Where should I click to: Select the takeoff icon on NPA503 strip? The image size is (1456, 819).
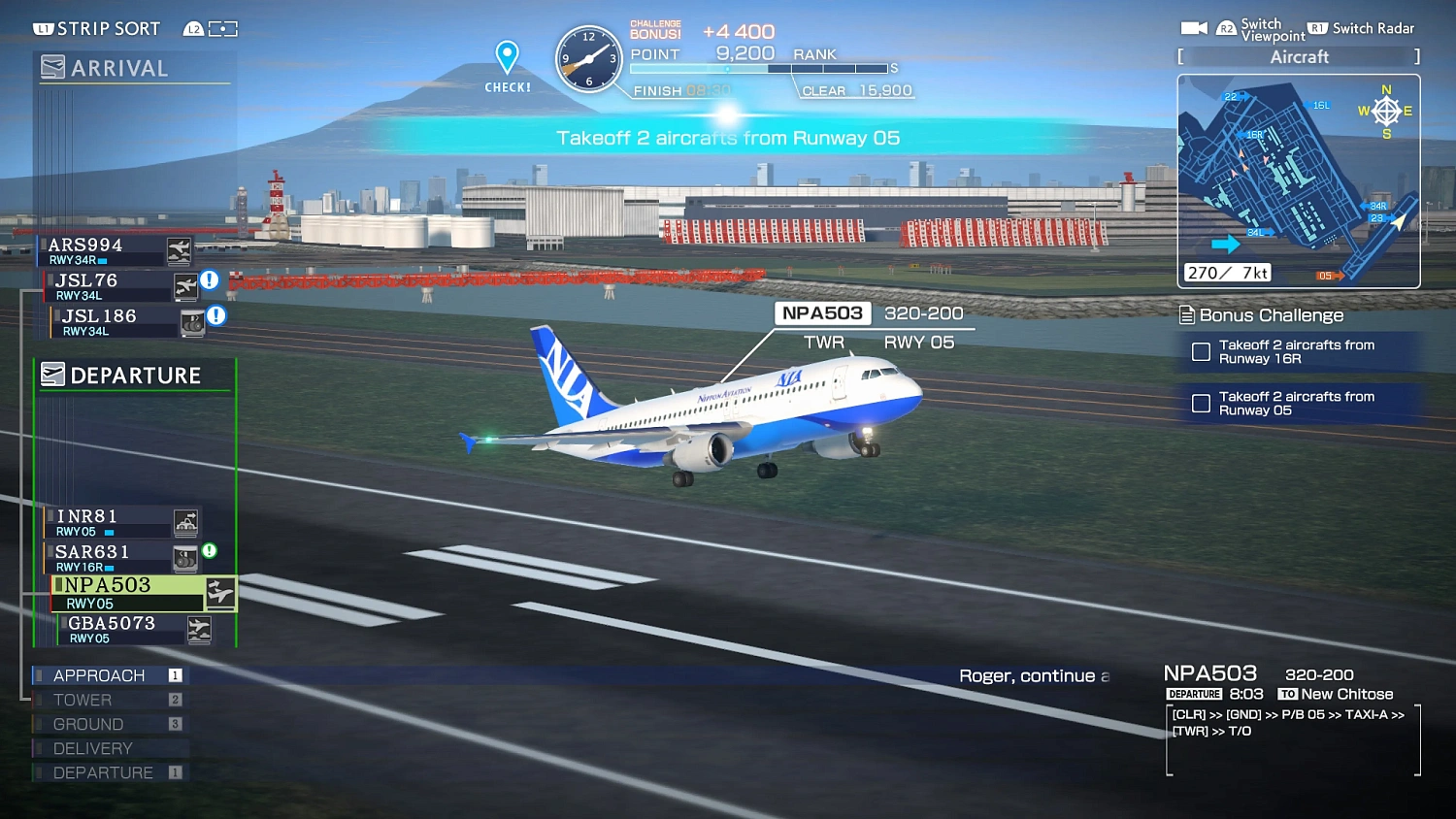click(x=219, y=593)
